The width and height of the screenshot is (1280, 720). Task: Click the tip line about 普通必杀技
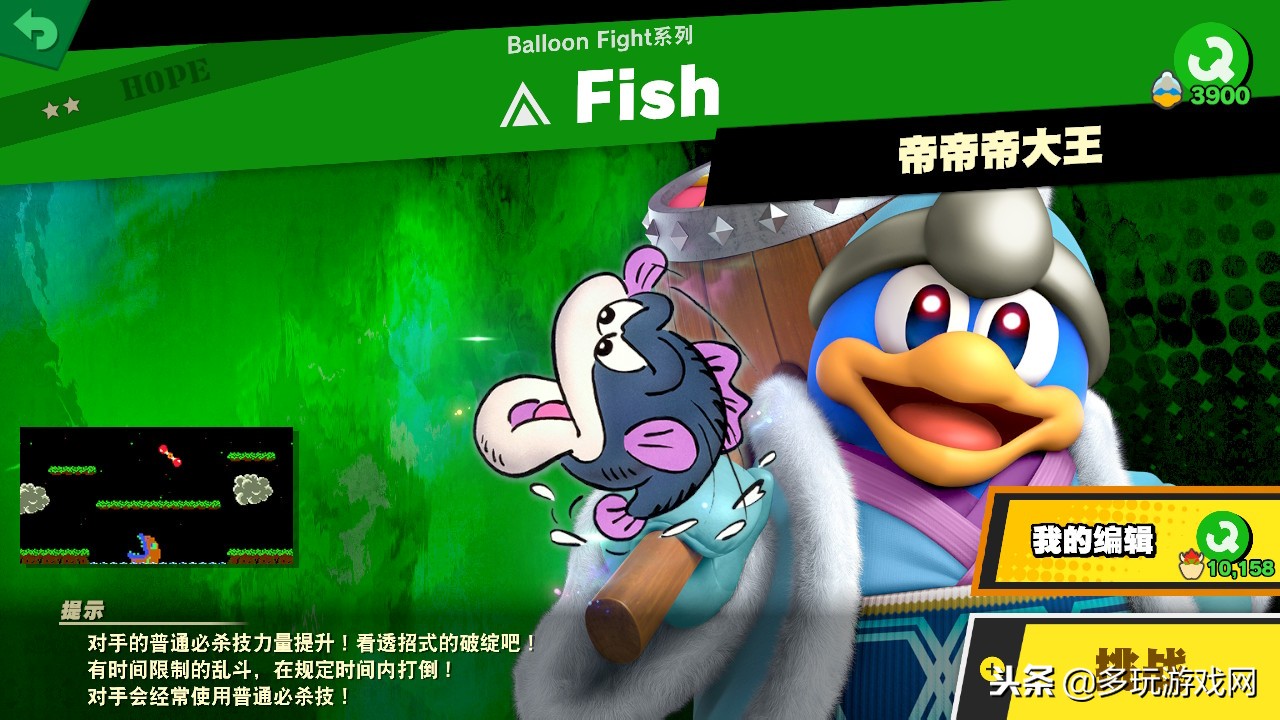click(x=306, y=642)
